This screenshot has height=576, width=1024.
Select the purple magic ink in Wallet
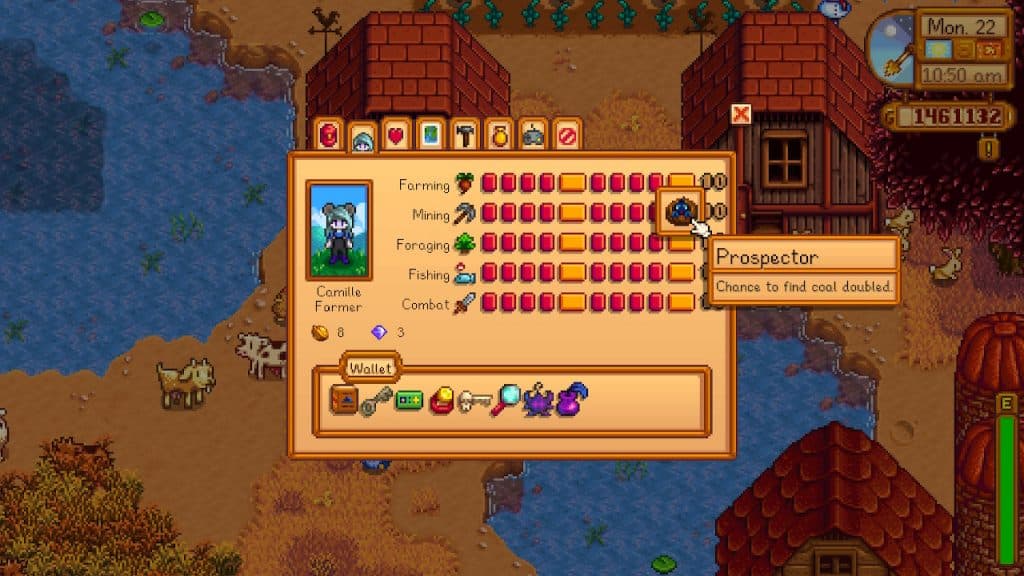pos(571,402)
